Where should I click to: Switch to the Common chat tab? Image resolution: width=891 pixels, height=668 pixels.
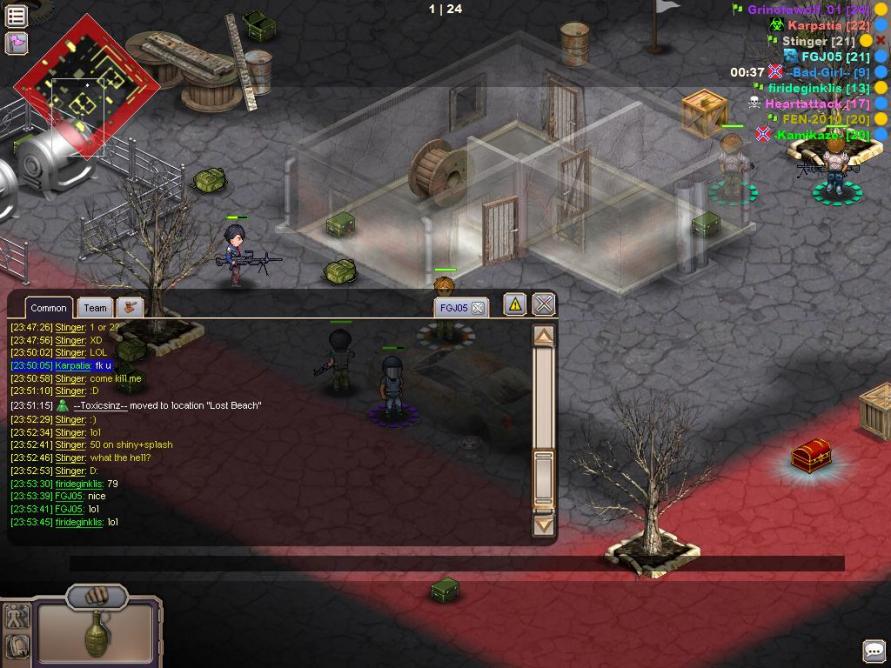pyautogui.click(x=48, y=308)
